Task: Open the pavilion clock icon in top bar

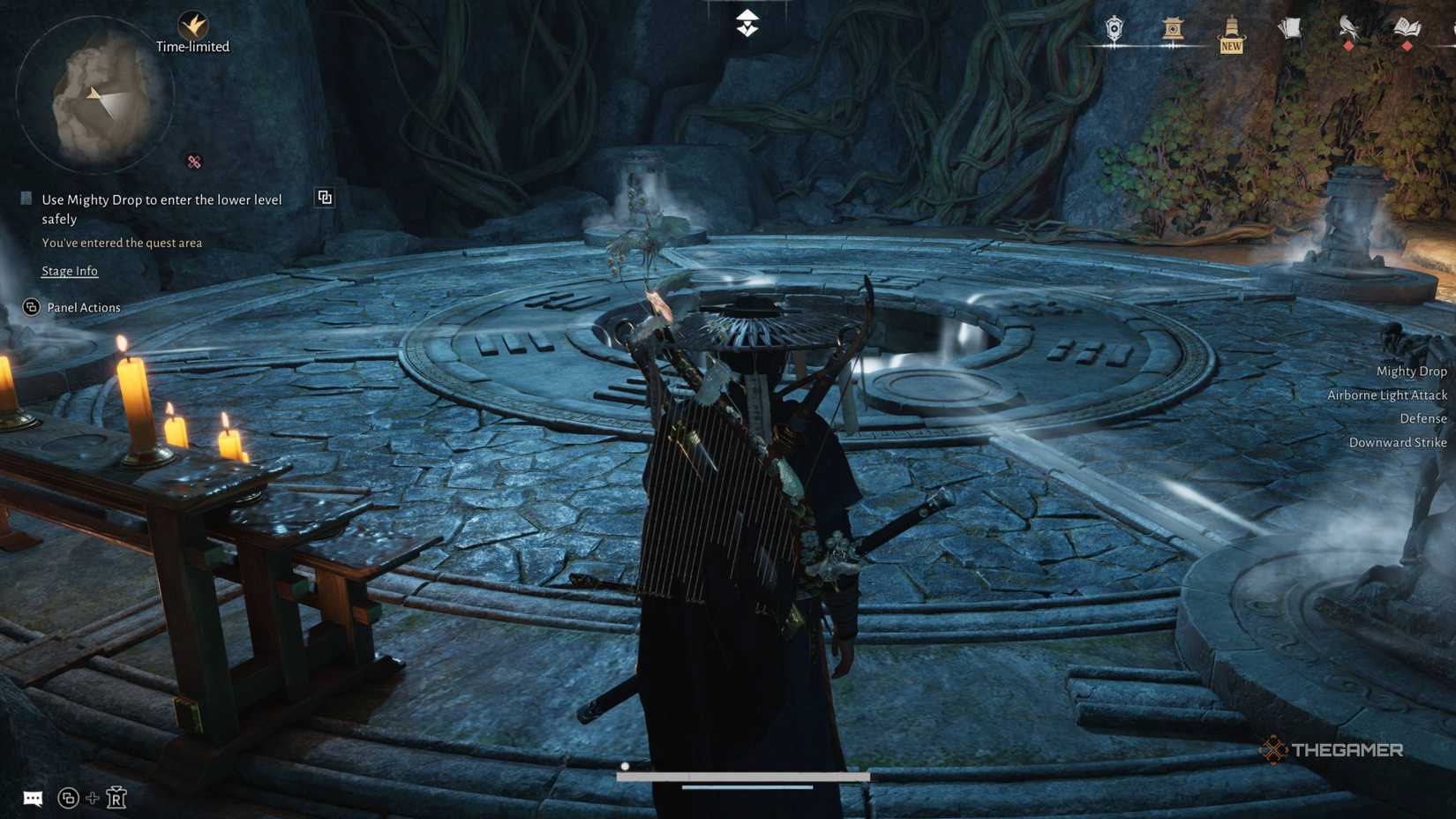Action: (1172, 26)
